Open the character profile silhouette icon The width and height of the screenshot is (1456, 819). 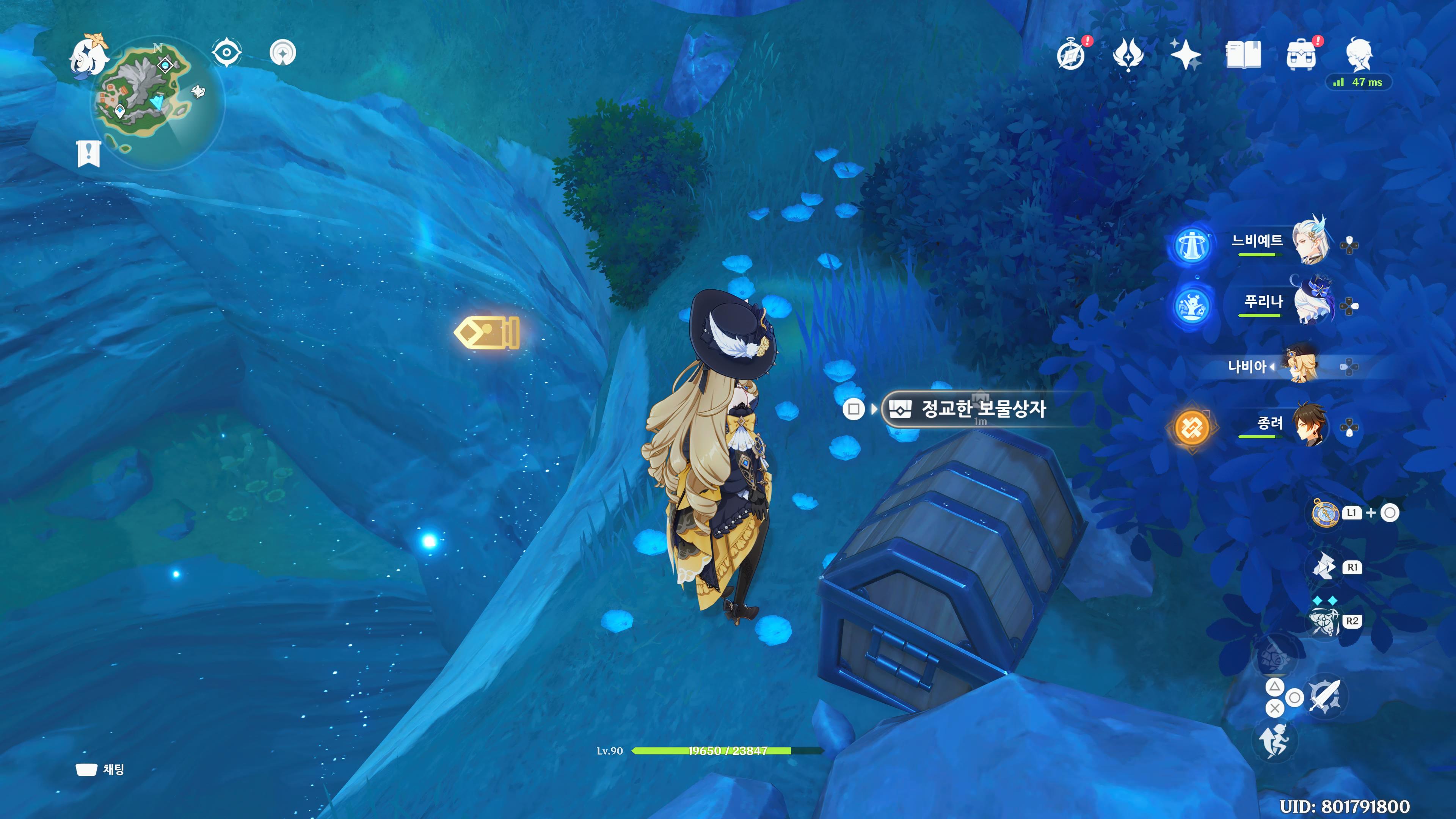[x=1359, y=54]
